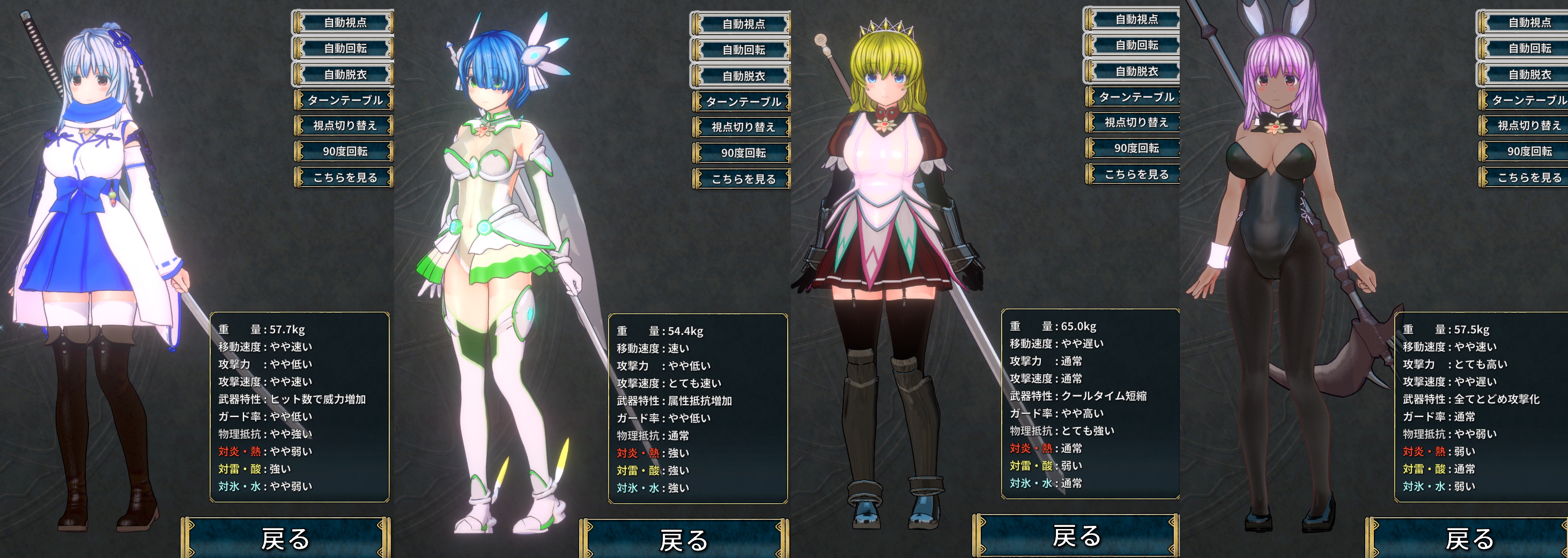Select 90度回転 in the bunny girl's panel
1568x558 pixels.
pos(1529,151)
